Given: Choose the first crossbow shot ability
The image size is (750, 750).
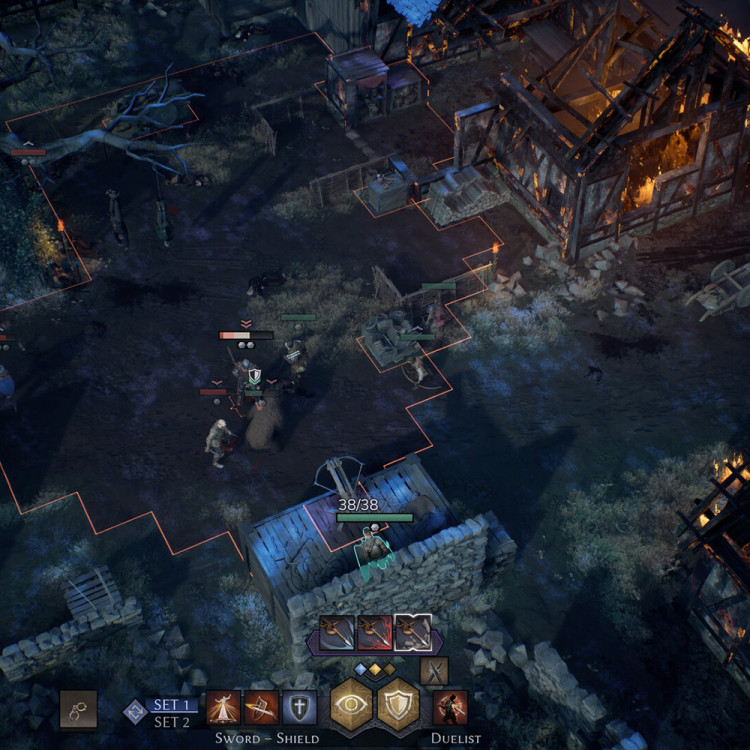Looking at the screenshot, I should pos(337,632).
